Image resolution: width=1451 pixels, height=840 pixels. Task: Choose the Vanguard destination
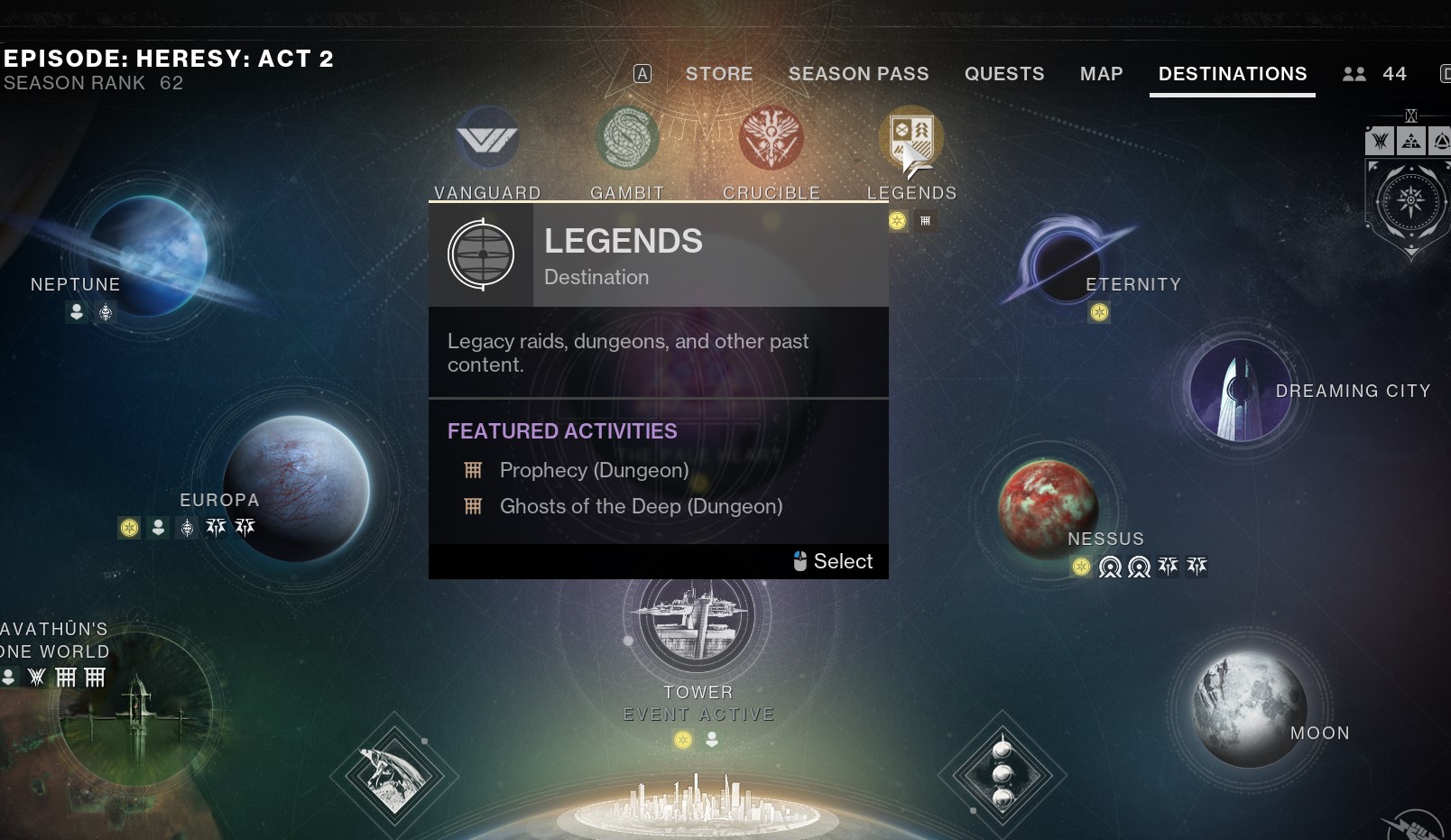tap(487, 140)
